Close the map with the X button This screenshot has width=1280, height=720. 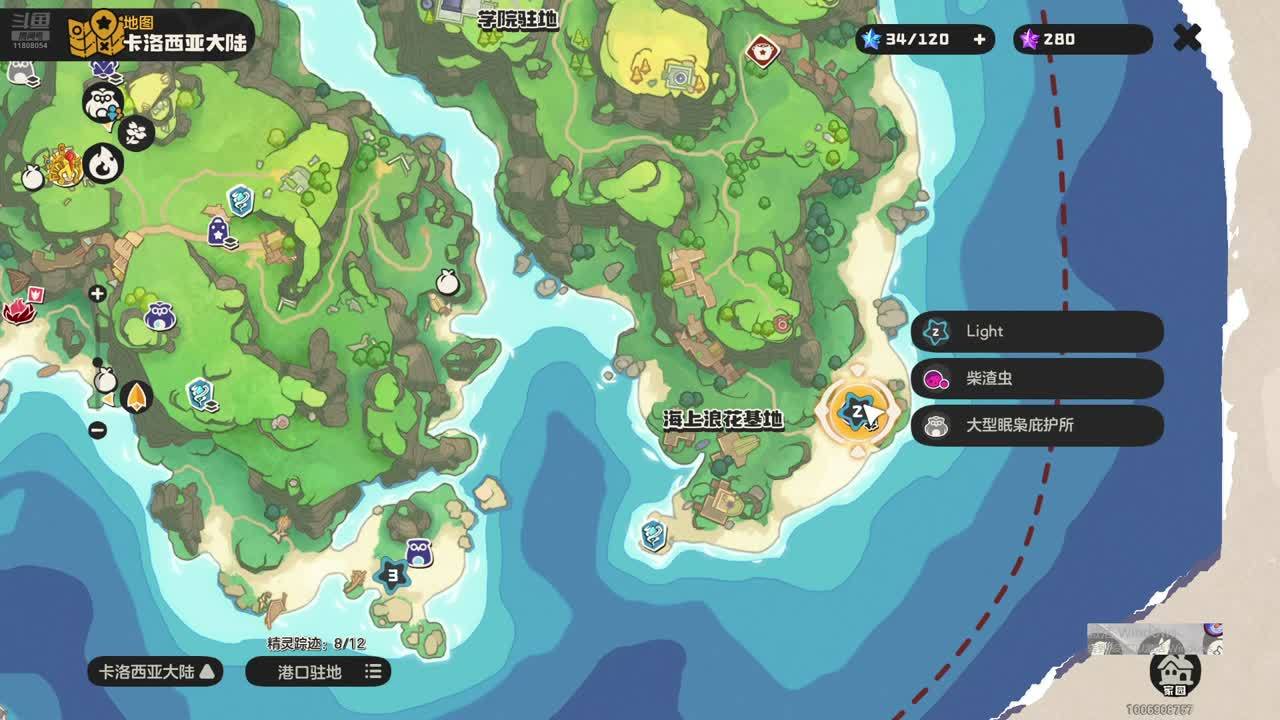(1187, 38)
